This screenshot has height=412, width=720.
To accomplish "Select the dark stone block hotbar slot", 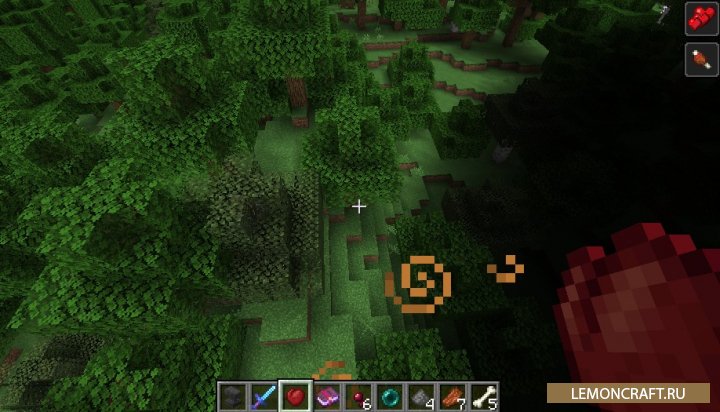I will [234, 396].
